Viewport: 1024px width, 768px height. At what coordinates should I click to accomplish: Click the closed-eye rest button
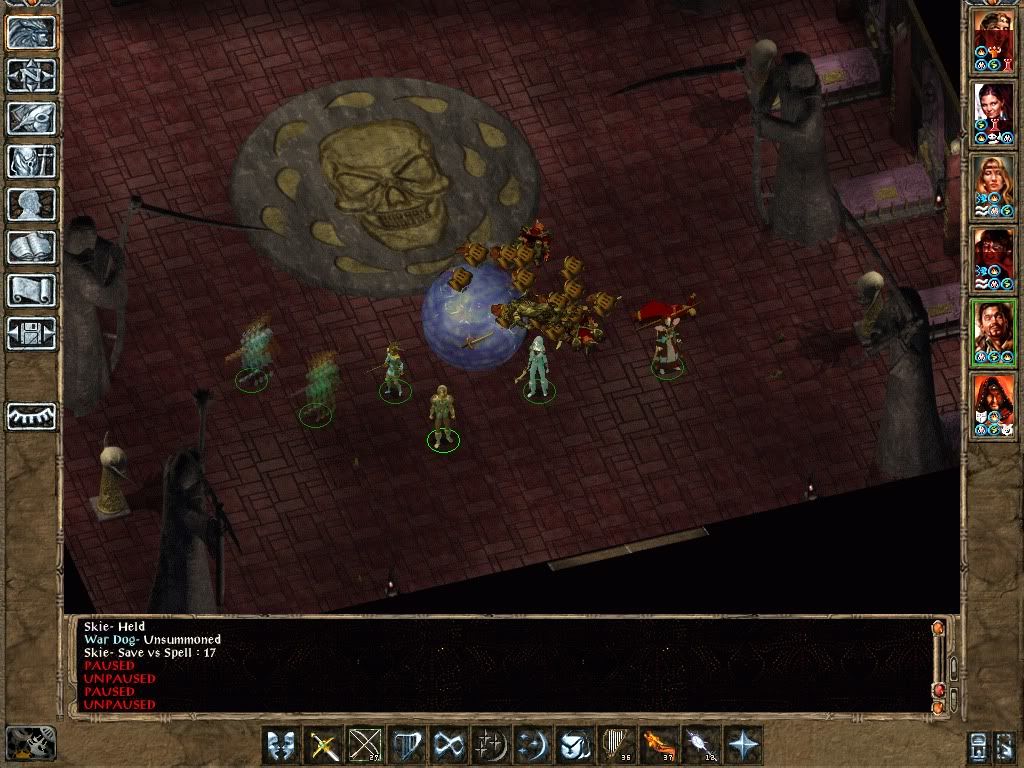[31, 416]
